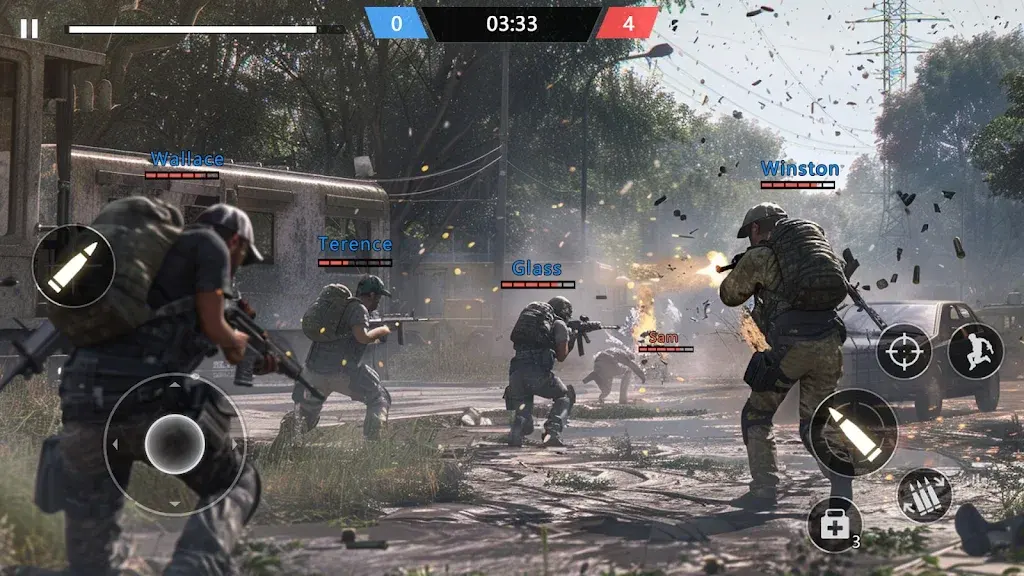Pause the match with the pause button

click(x=29, y=29)
